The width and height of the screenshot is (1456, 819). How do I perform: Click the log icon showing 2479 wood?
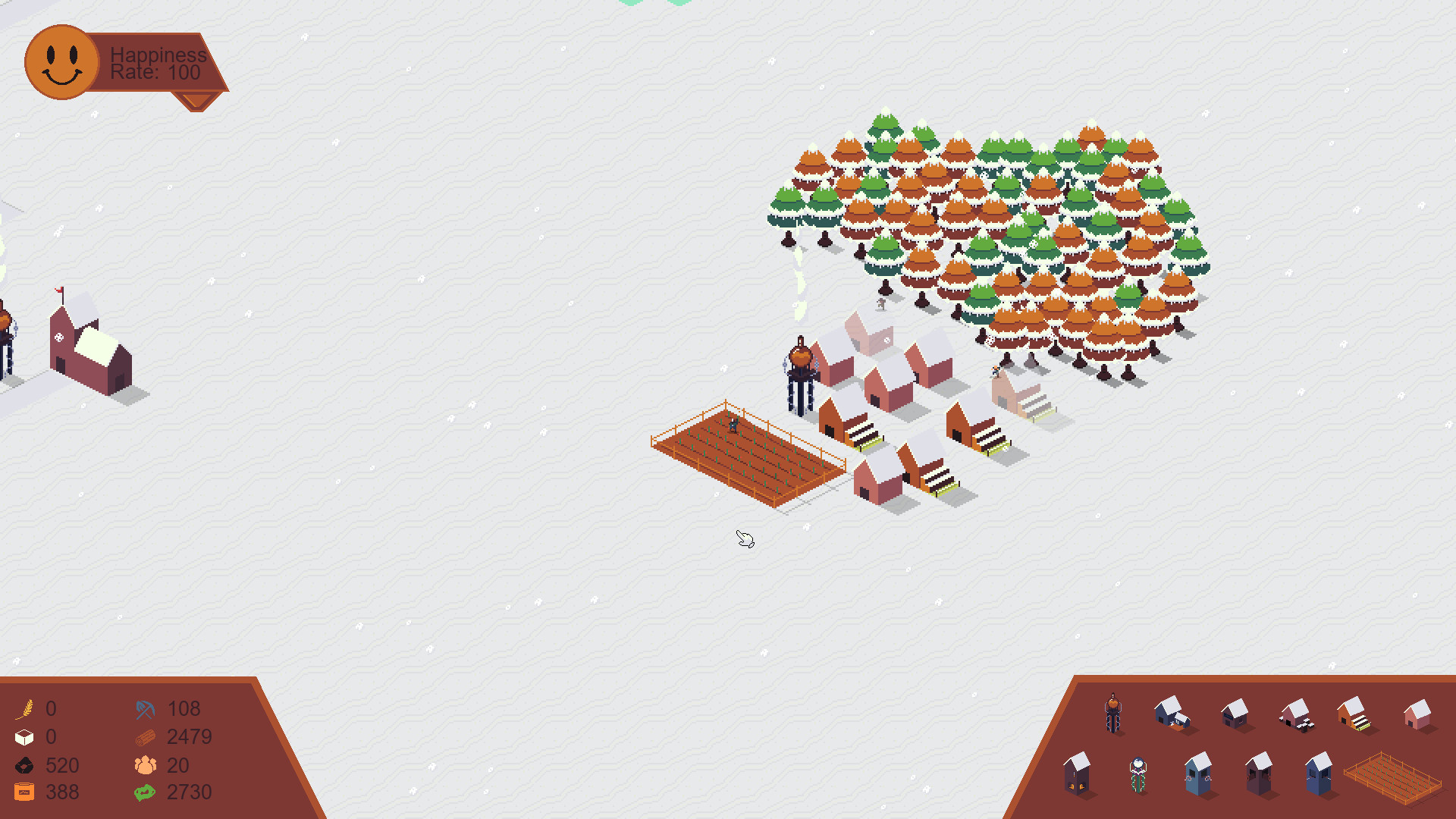144,736
